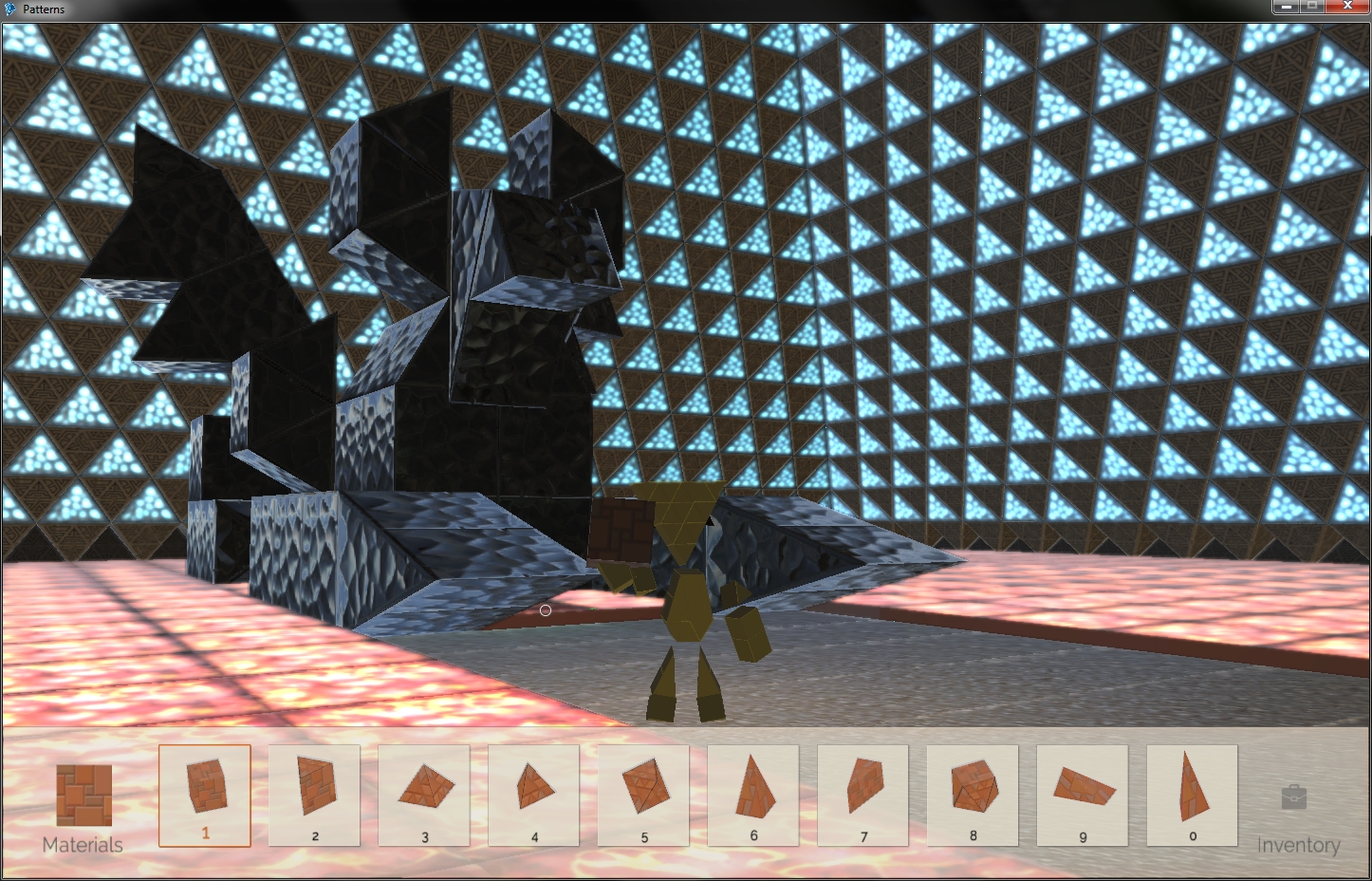Screen dimensions: 1372x881
Task: Select the flat slanted slab in slot 9
Action: pyautogui.click(x=1083, y=788)
